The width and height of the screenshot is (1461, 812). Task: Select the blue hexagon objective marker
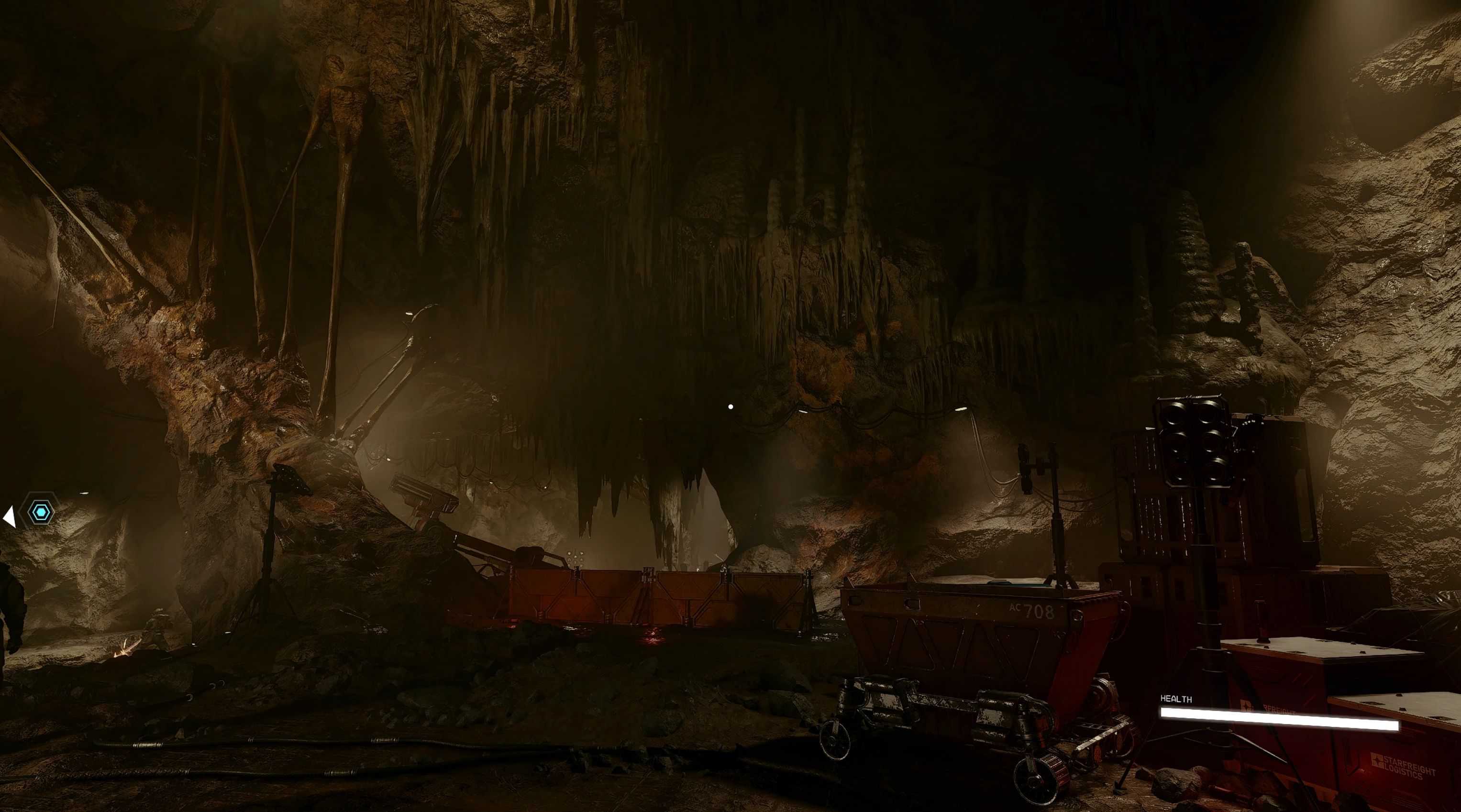pyautogui.click(x=41, y=512)
